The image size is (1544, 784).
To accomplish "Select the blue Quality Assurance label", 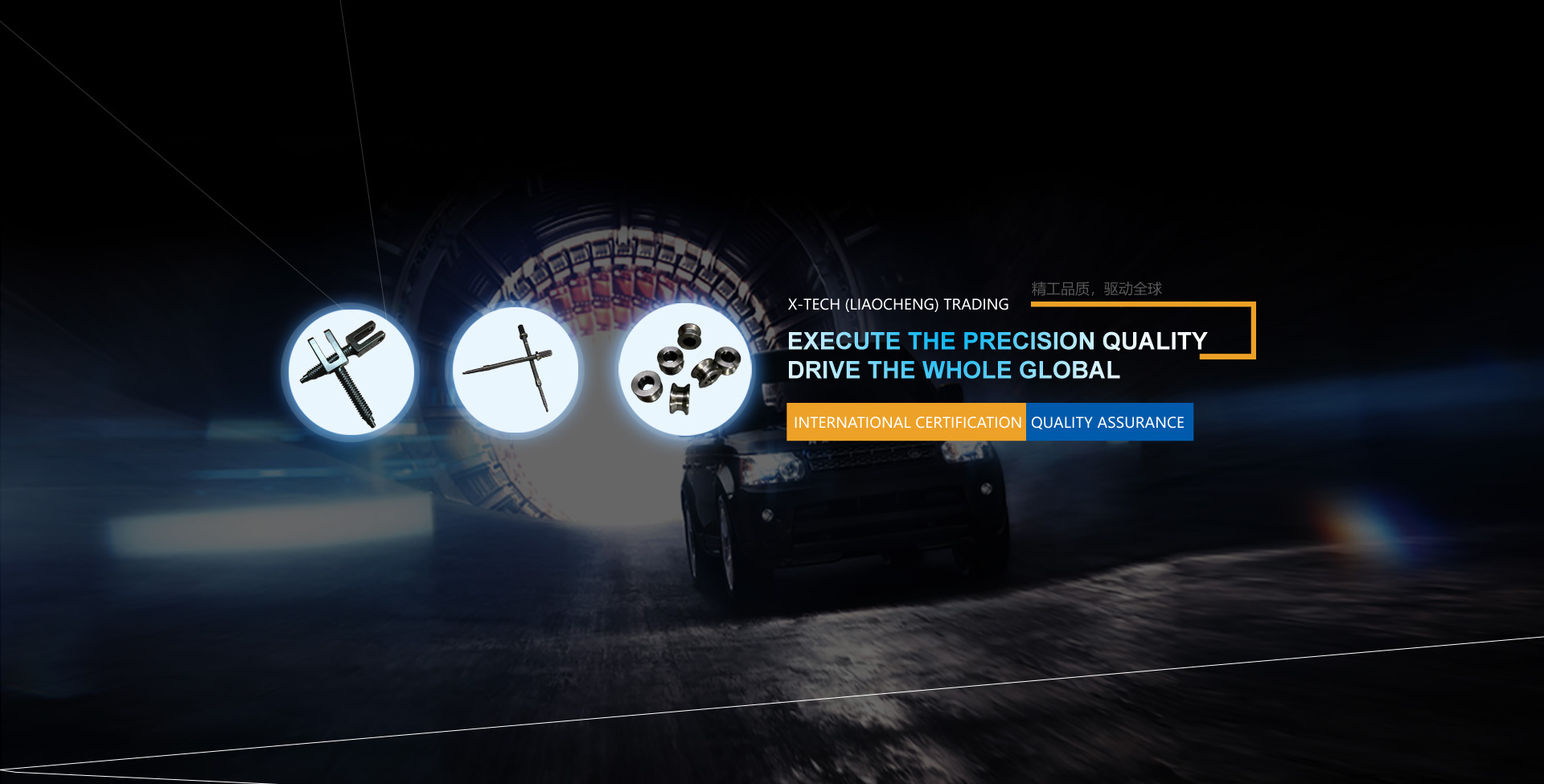I will click(x=1108, y=422).
